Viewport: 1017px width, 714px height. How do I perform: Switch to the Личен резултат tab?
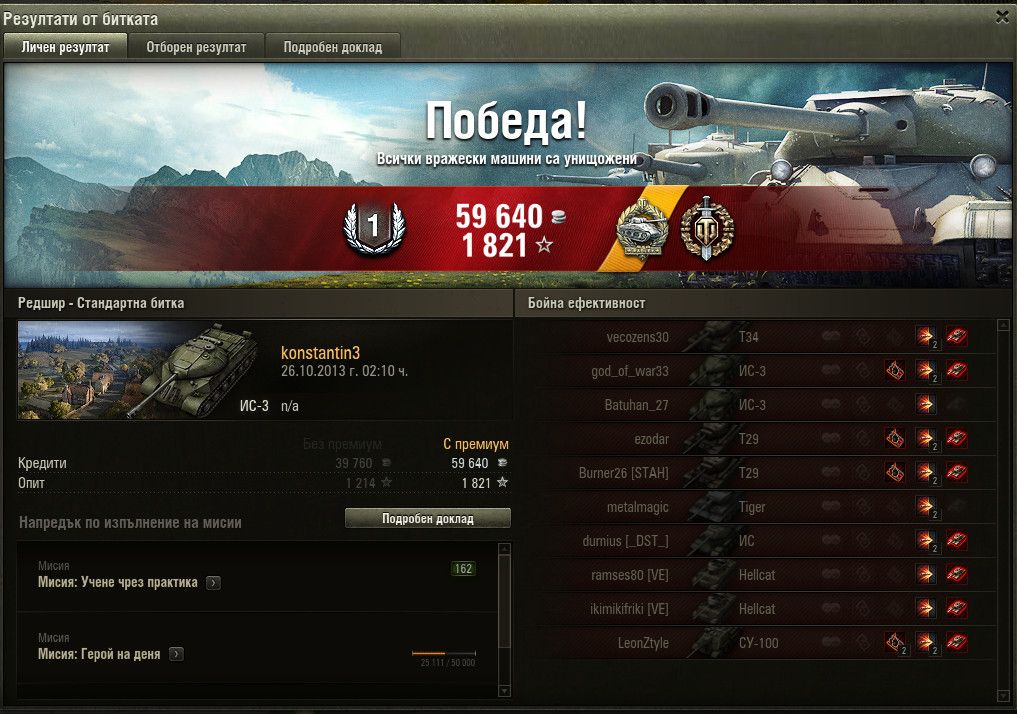(65, 47)
